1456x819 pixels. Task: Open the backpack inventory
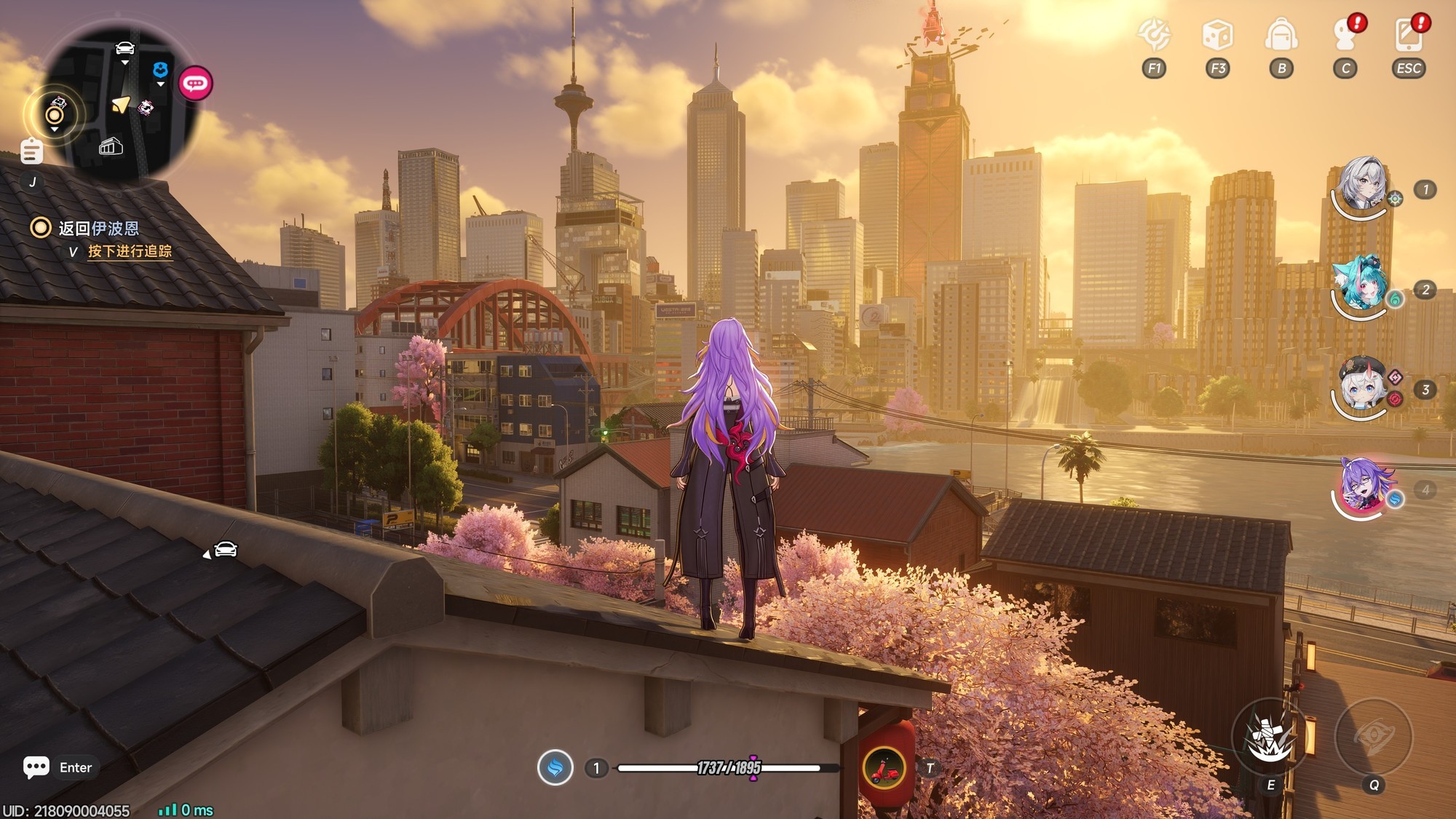click(x=1281, y=35)
